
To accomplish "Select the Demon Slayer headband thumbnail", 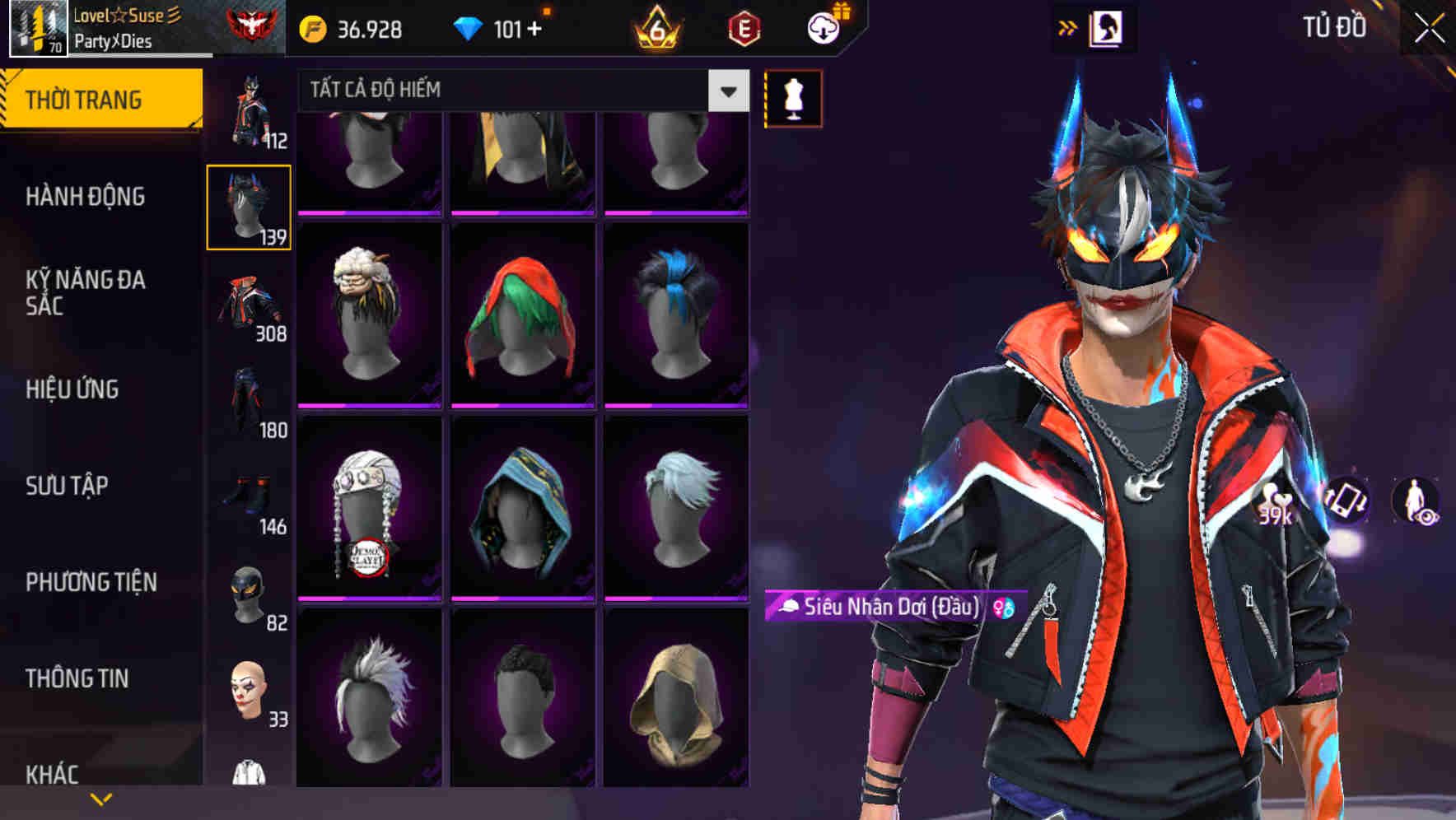I will pos(369,506).
